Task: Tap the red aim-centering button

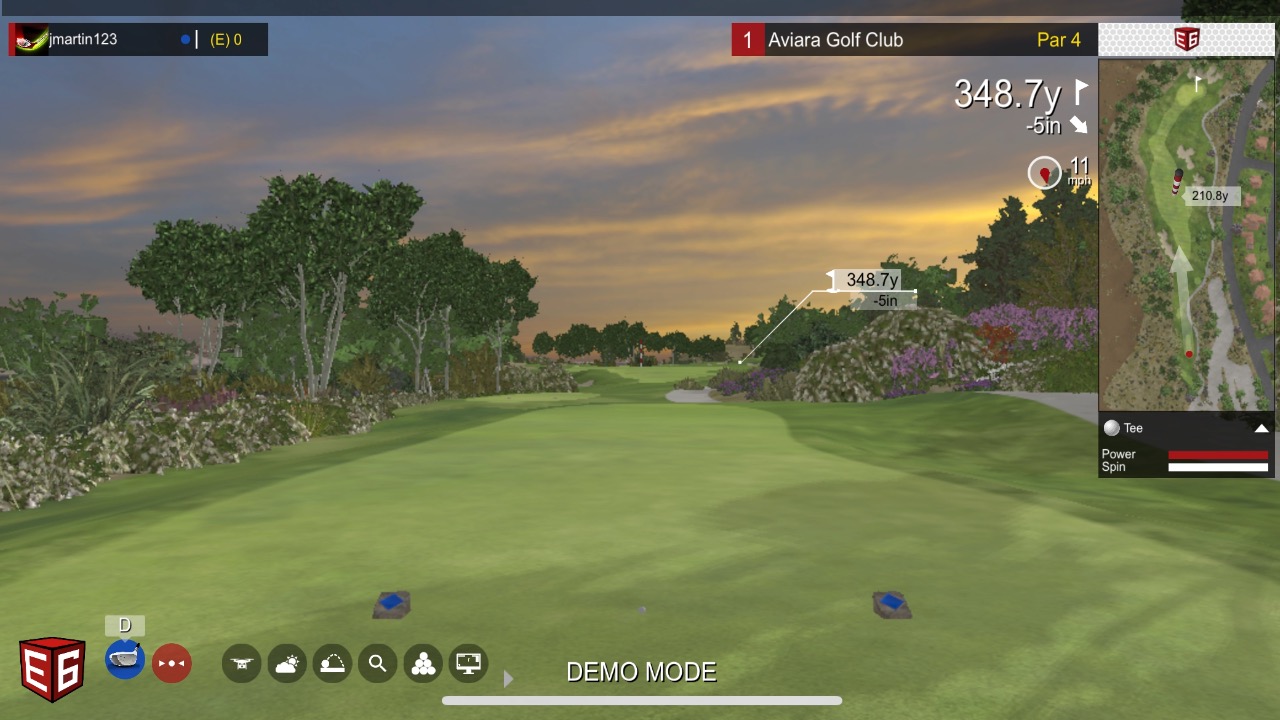Action: 171,663
